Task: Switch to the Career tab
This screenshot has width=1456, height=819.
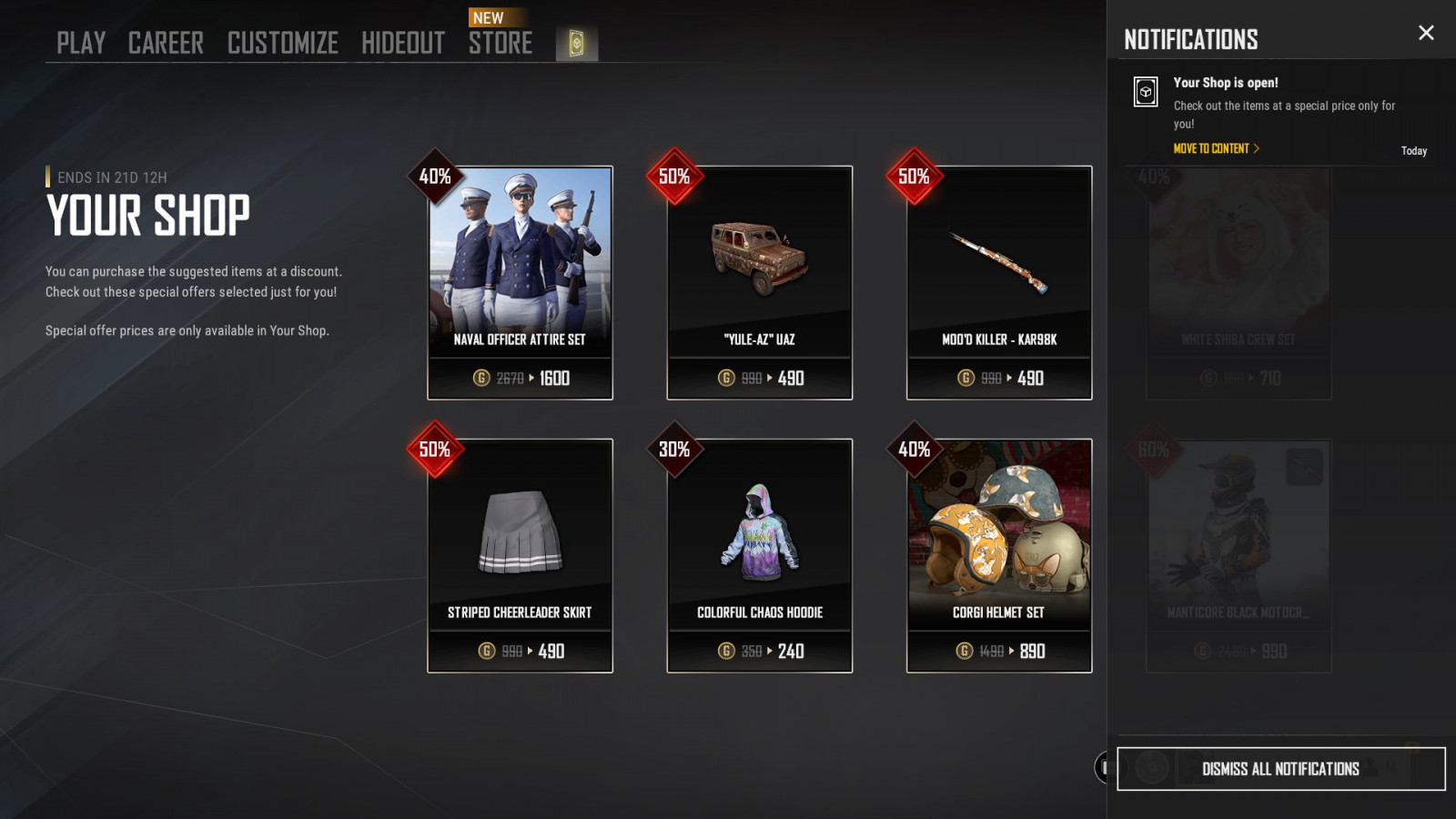Action: click(166, 43)
